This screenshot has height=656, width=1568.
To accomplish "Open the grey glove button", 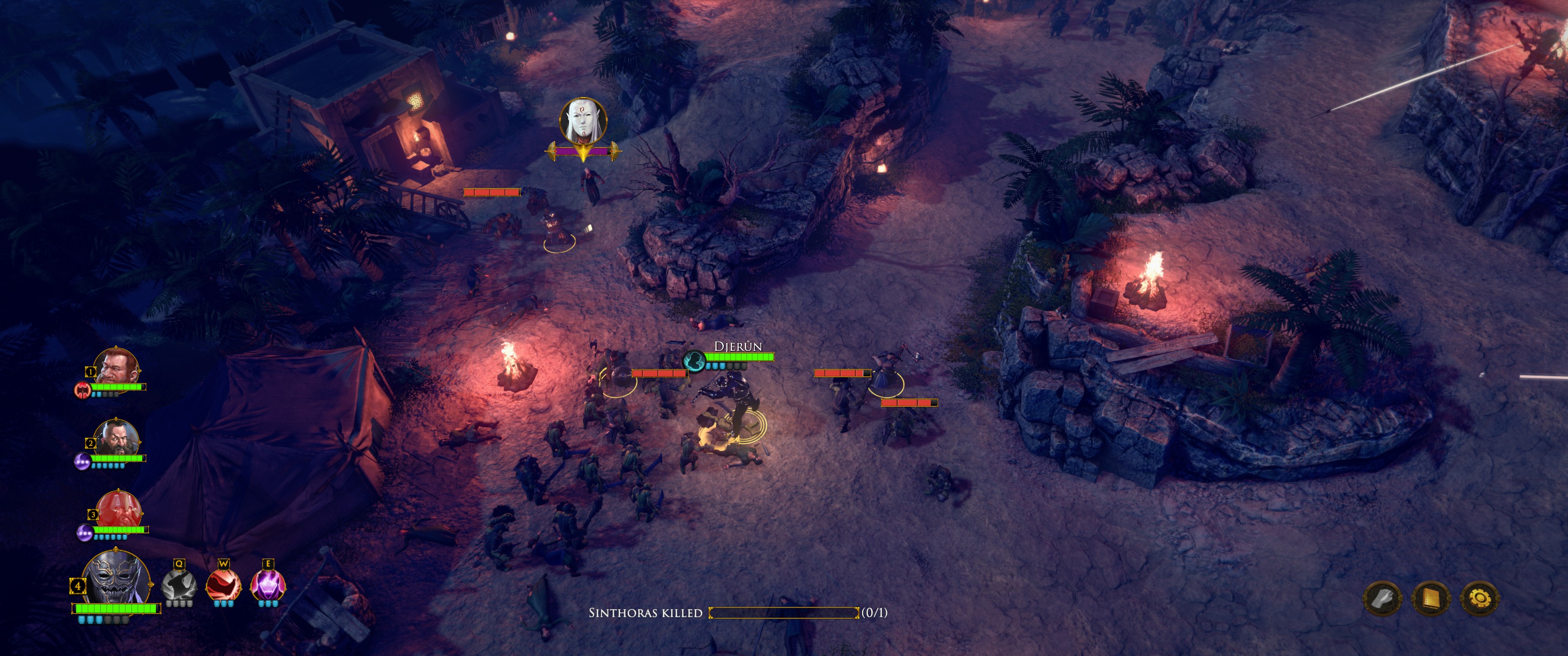I will coord(1382,599).
